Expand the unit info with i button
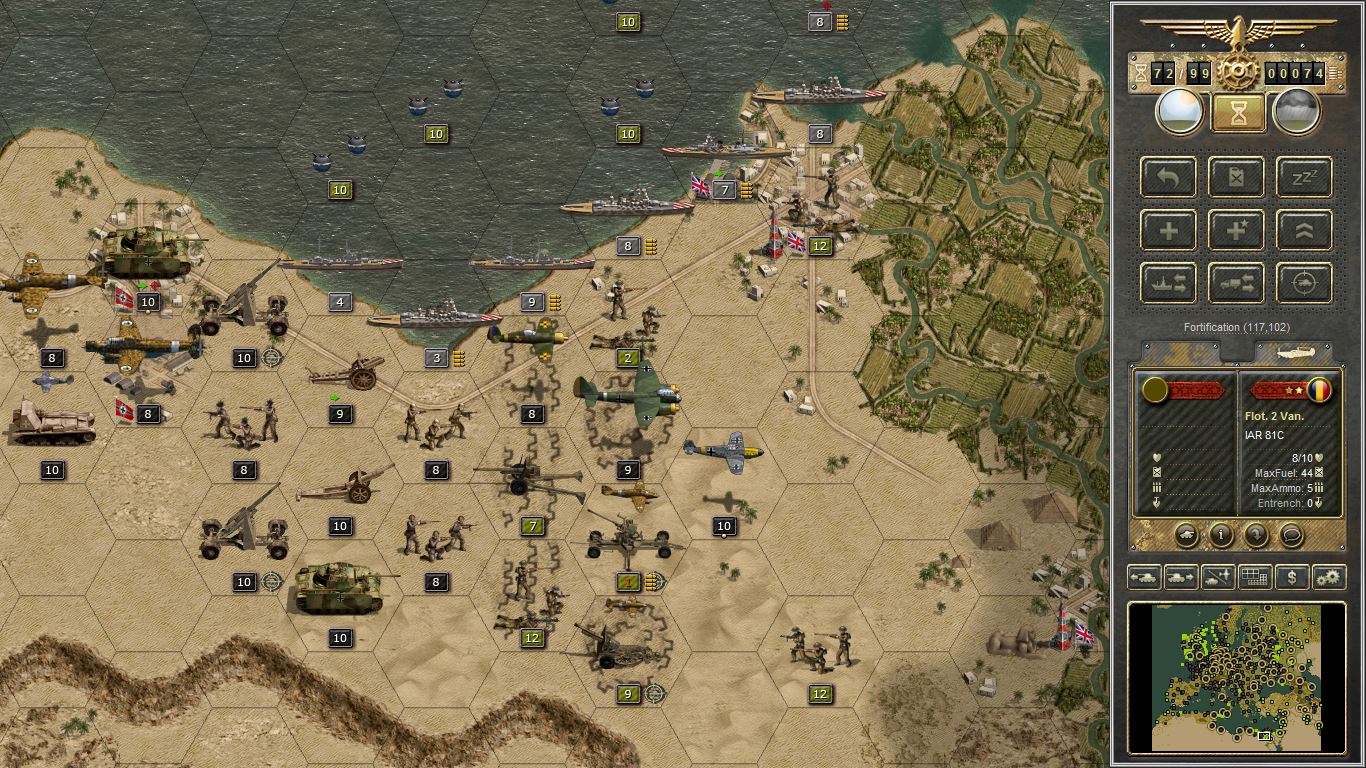Image resolution: width=1366 pixels, height=768 pixels. pos(1223,536)
